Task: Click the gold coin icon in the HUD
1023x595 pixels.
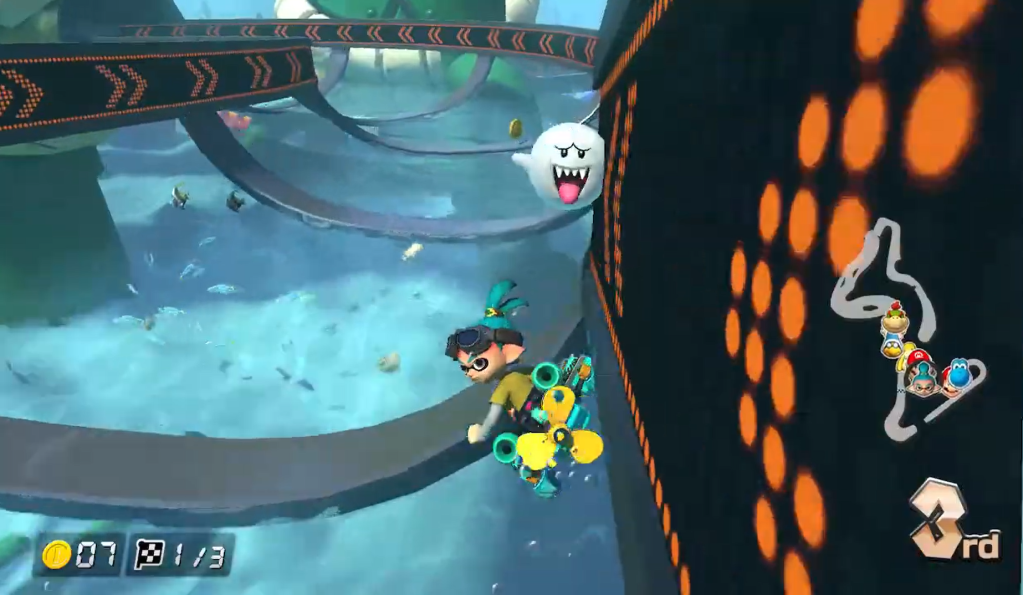Action: click(x=57, y=555)
